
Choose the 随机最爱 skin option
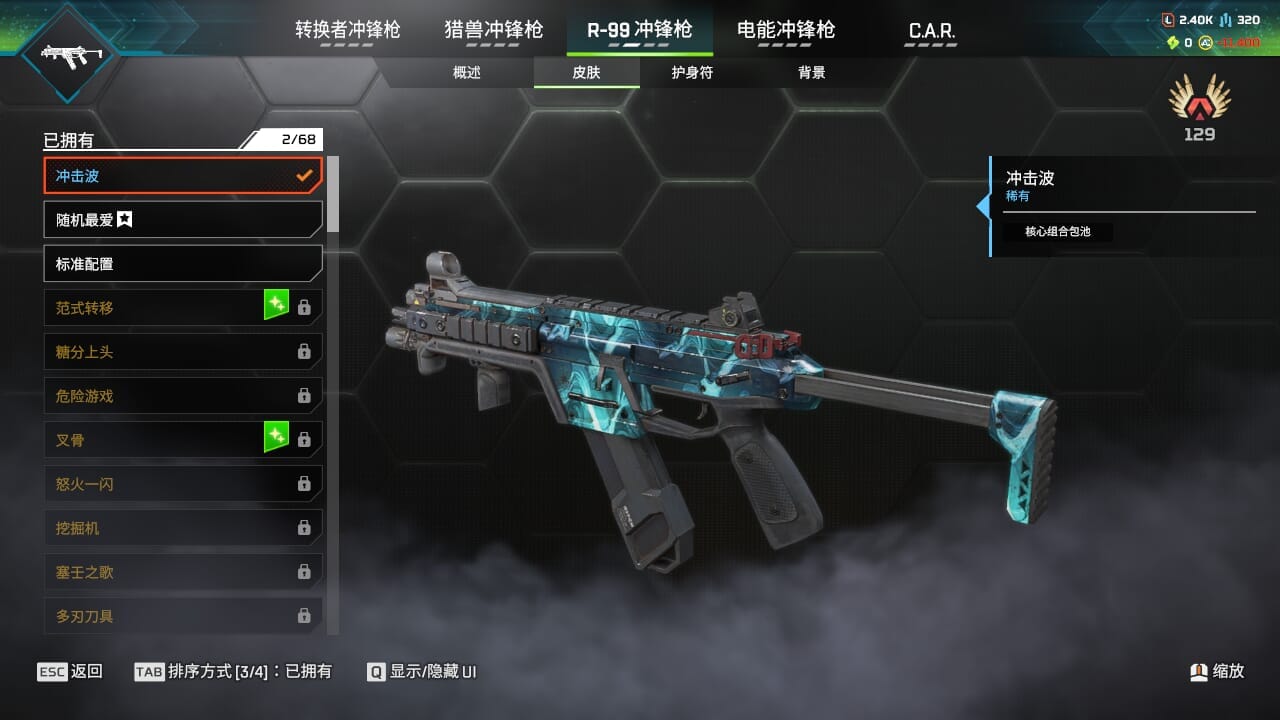(x=182, y=220)
